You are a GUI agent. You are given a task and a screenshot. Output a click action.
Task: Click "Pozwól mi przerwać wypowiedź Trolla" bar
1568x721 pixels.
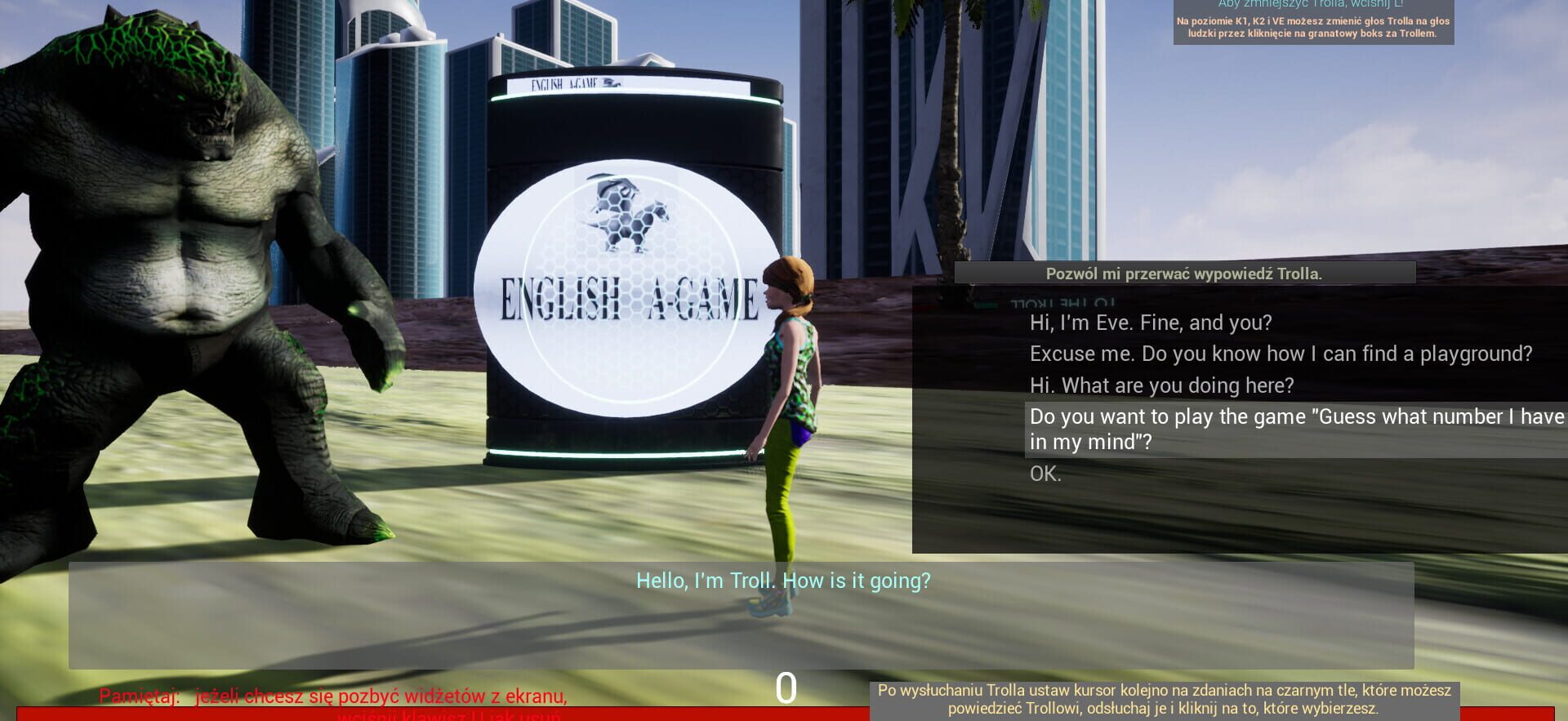click(1183, 274)
